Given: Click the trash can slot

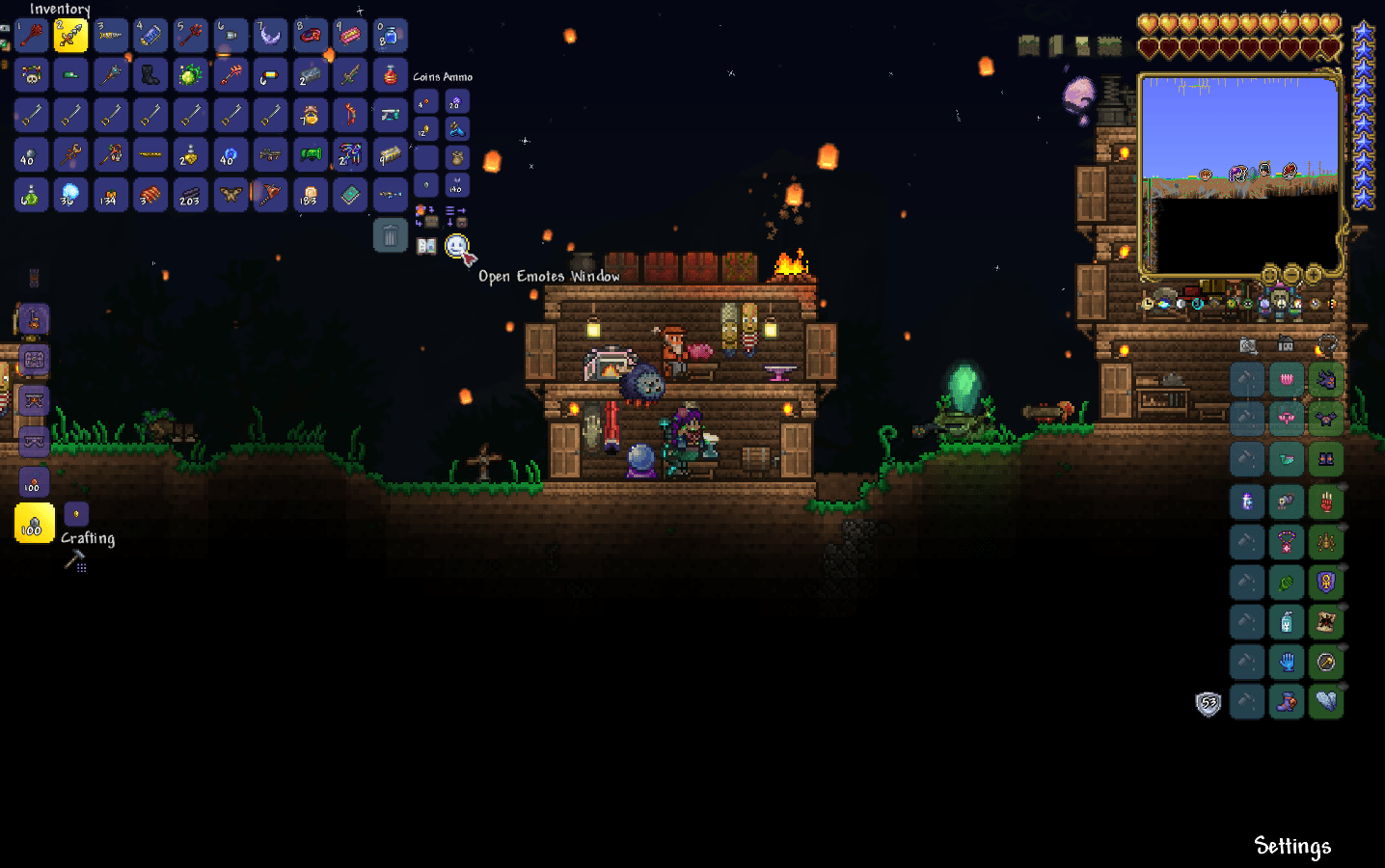Looking at the screenshot, I should coord(390,233).
